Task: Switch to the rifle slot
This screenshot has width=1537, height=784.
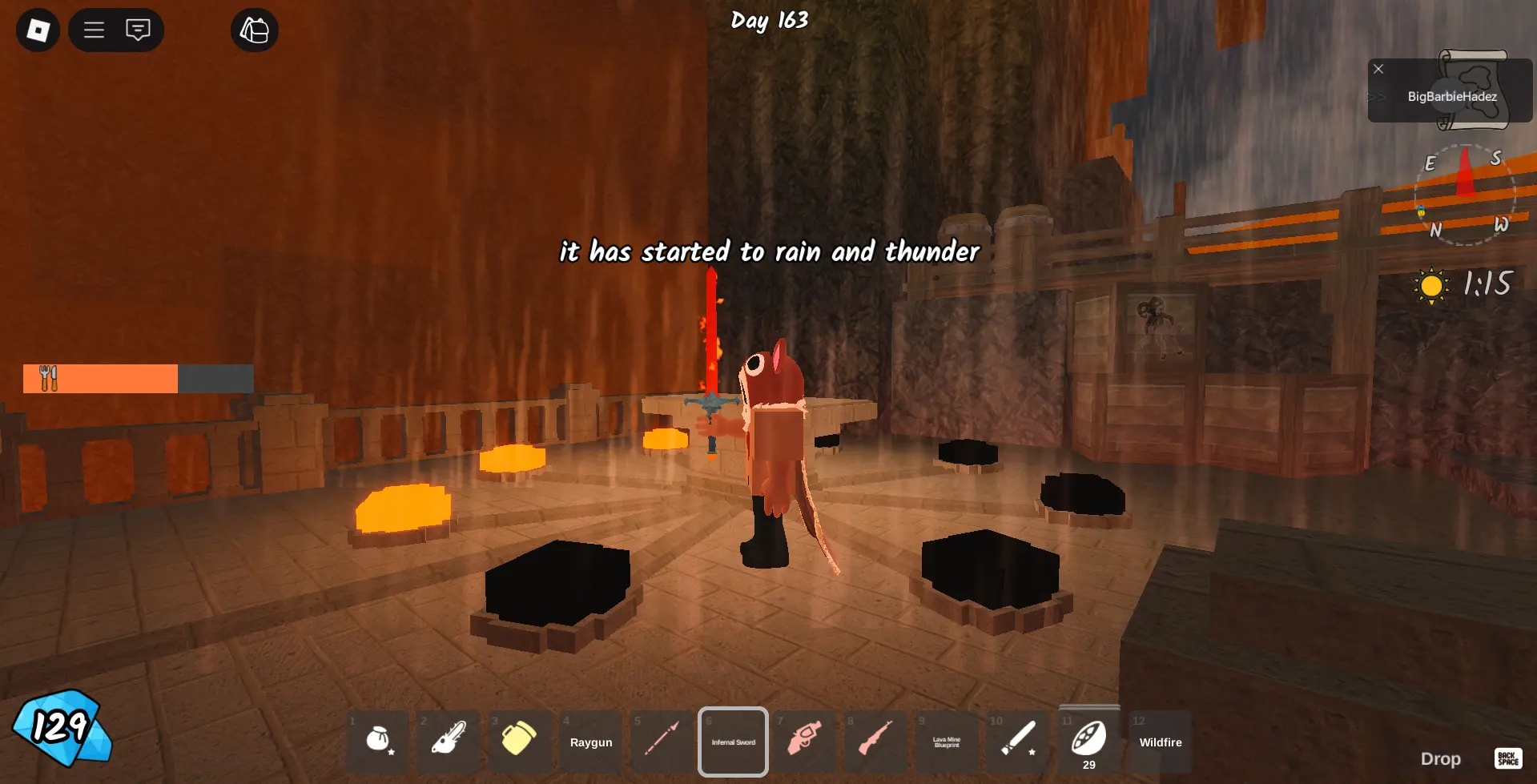Action: (875, 742)
